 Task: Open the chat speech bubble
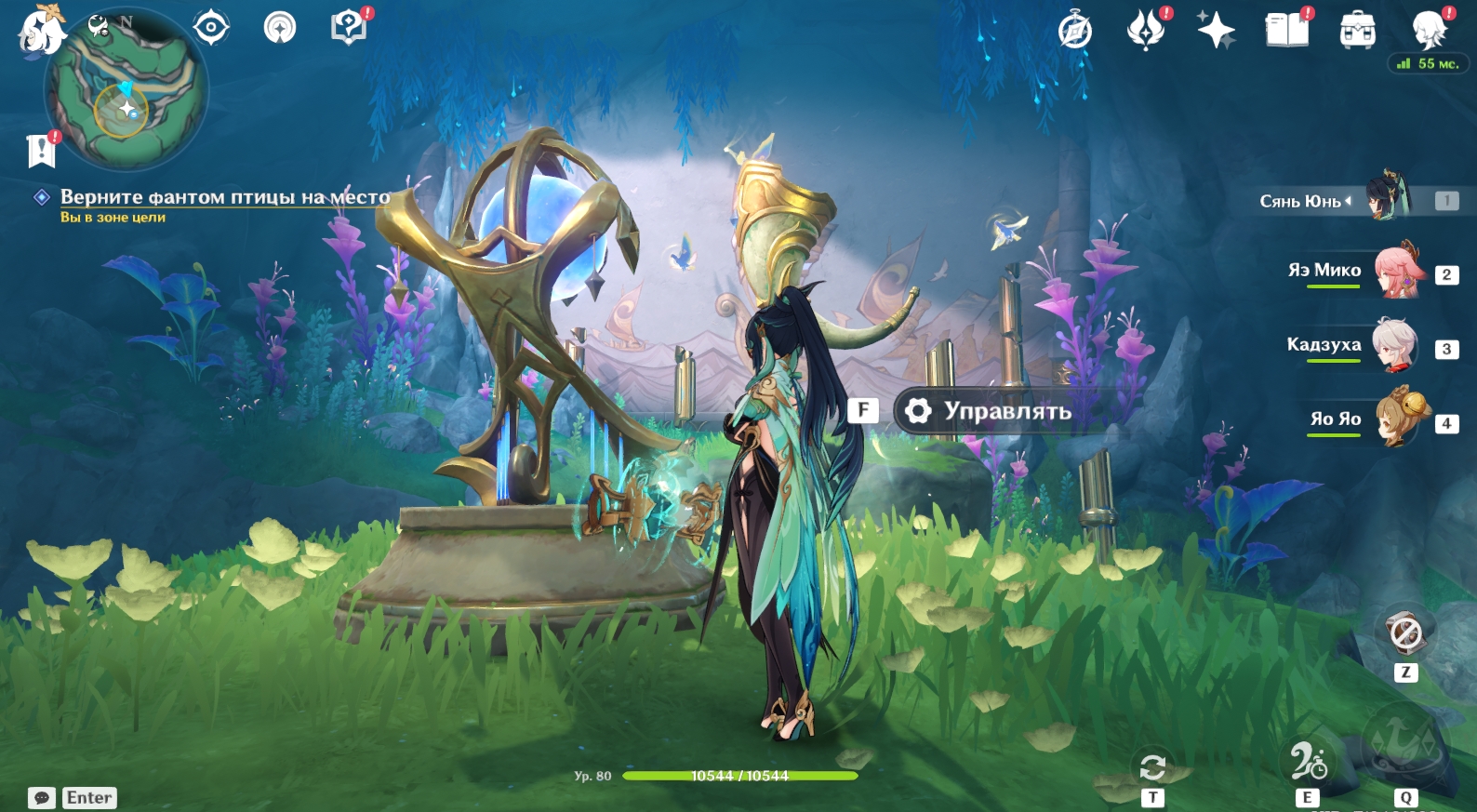pyautogui.click(x=42, y=798)
